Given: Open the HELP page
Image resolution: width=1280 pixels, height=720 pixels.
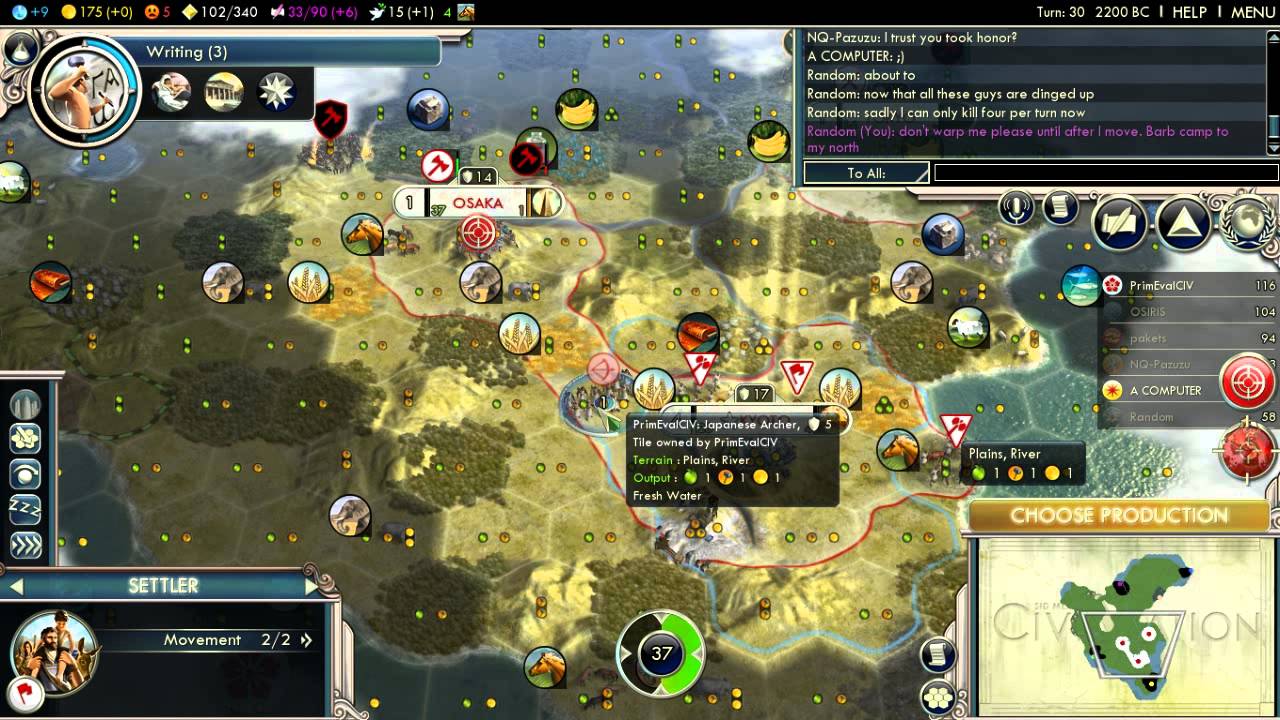Looking at the screenshot, I should 1189,12.
